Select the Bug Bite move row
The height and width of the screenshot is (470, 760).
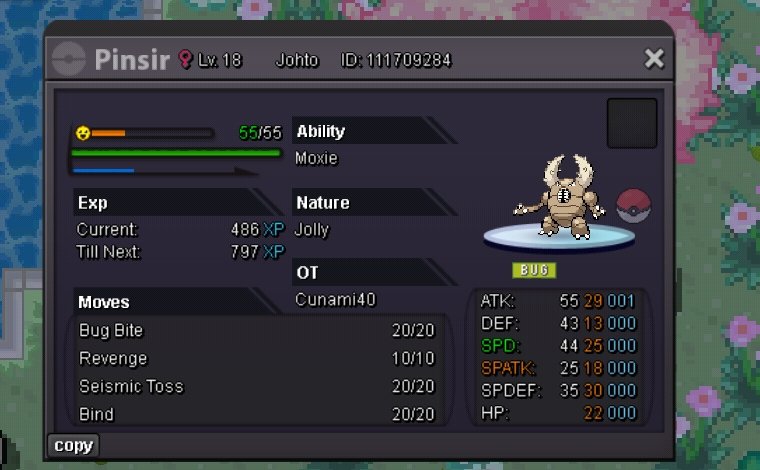click(257, 331)
